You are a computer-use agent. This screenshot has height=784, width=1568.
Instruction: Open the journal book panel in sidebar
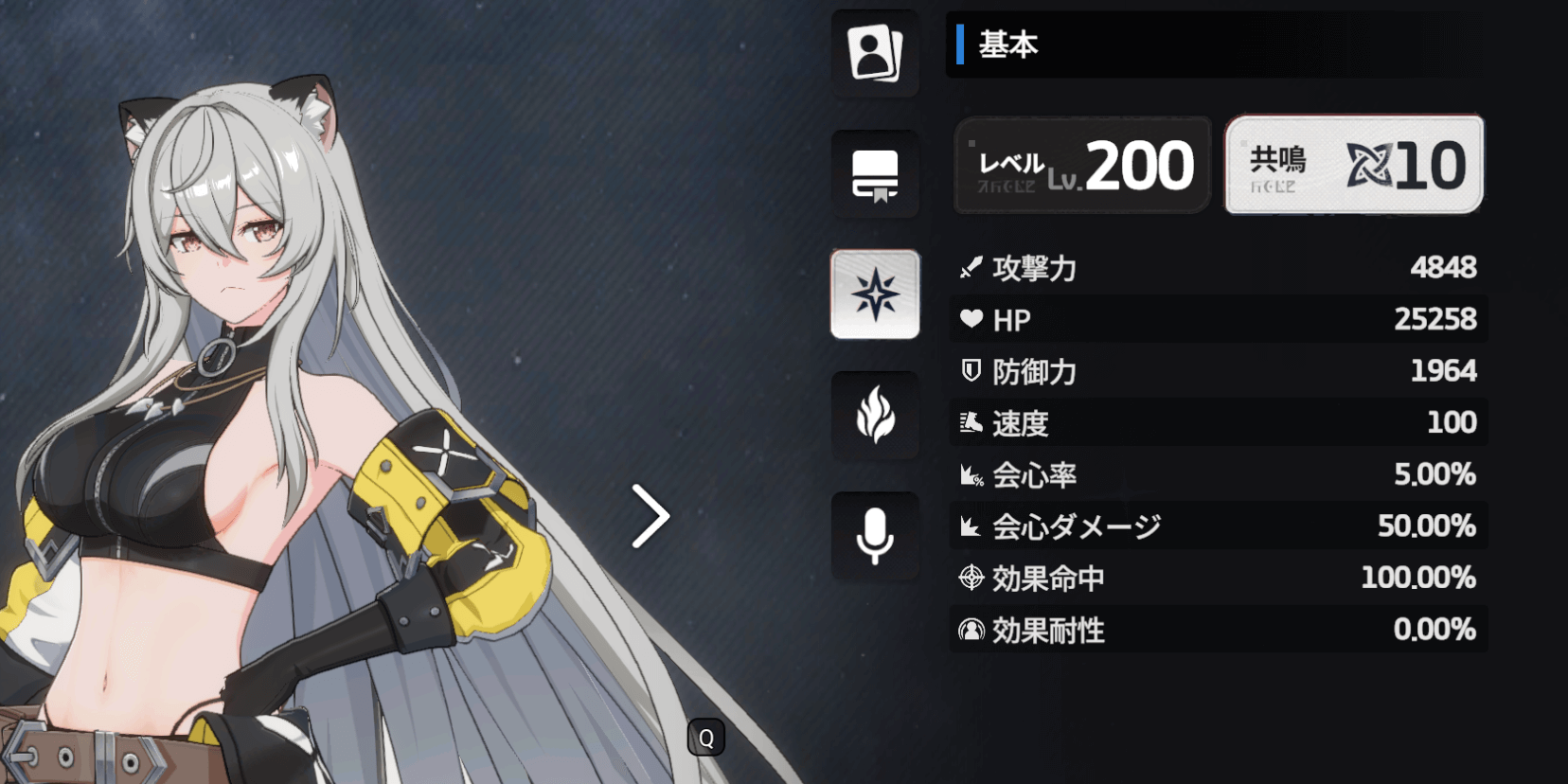pyautogui.click(x=874, y=174)
